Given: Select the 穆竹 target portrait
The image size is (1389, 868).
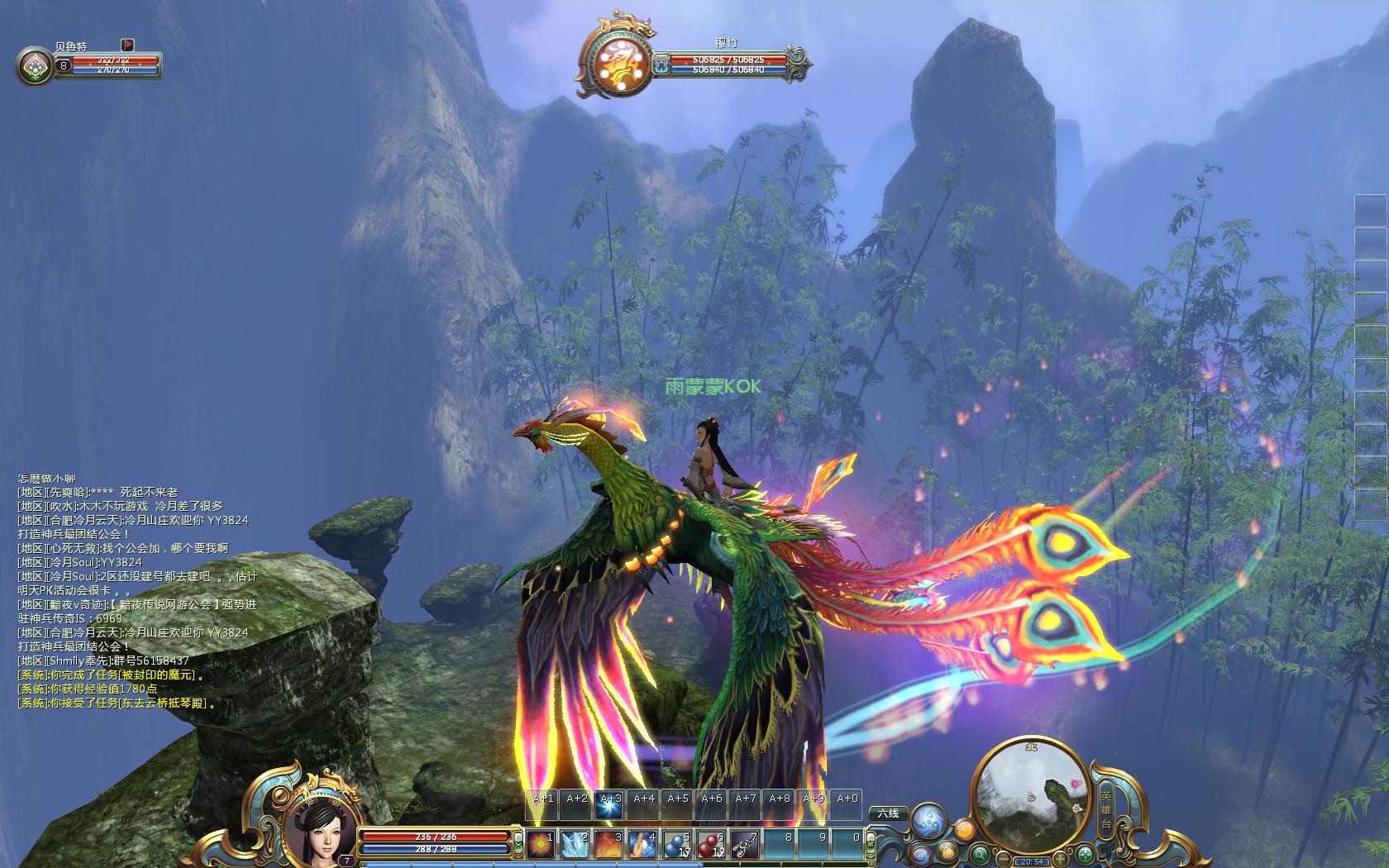Looking at the screenshot, I should tap(615, 60).
